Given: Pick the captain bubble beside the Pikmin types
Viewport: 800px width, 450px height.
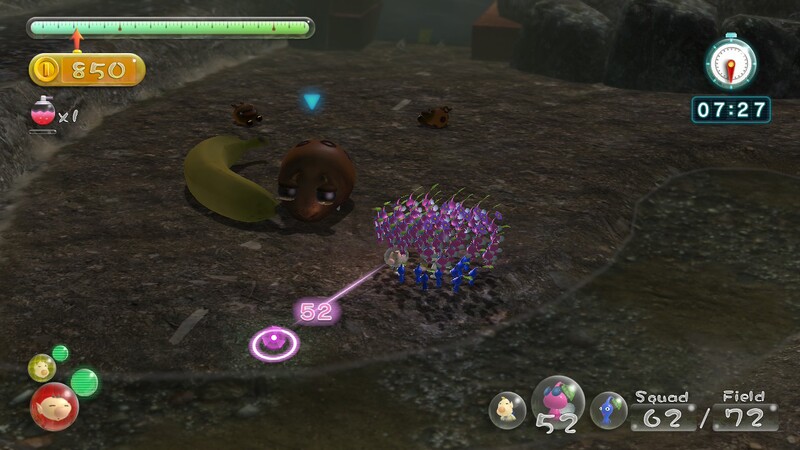Looking at the screenshot, I should (508, 410).
